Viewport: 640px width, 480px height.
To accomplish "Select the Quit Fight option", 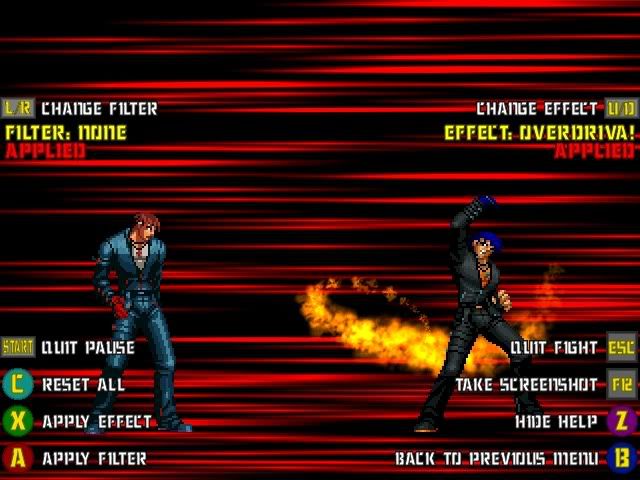I will pyautogui.click(x=554, y=348).
